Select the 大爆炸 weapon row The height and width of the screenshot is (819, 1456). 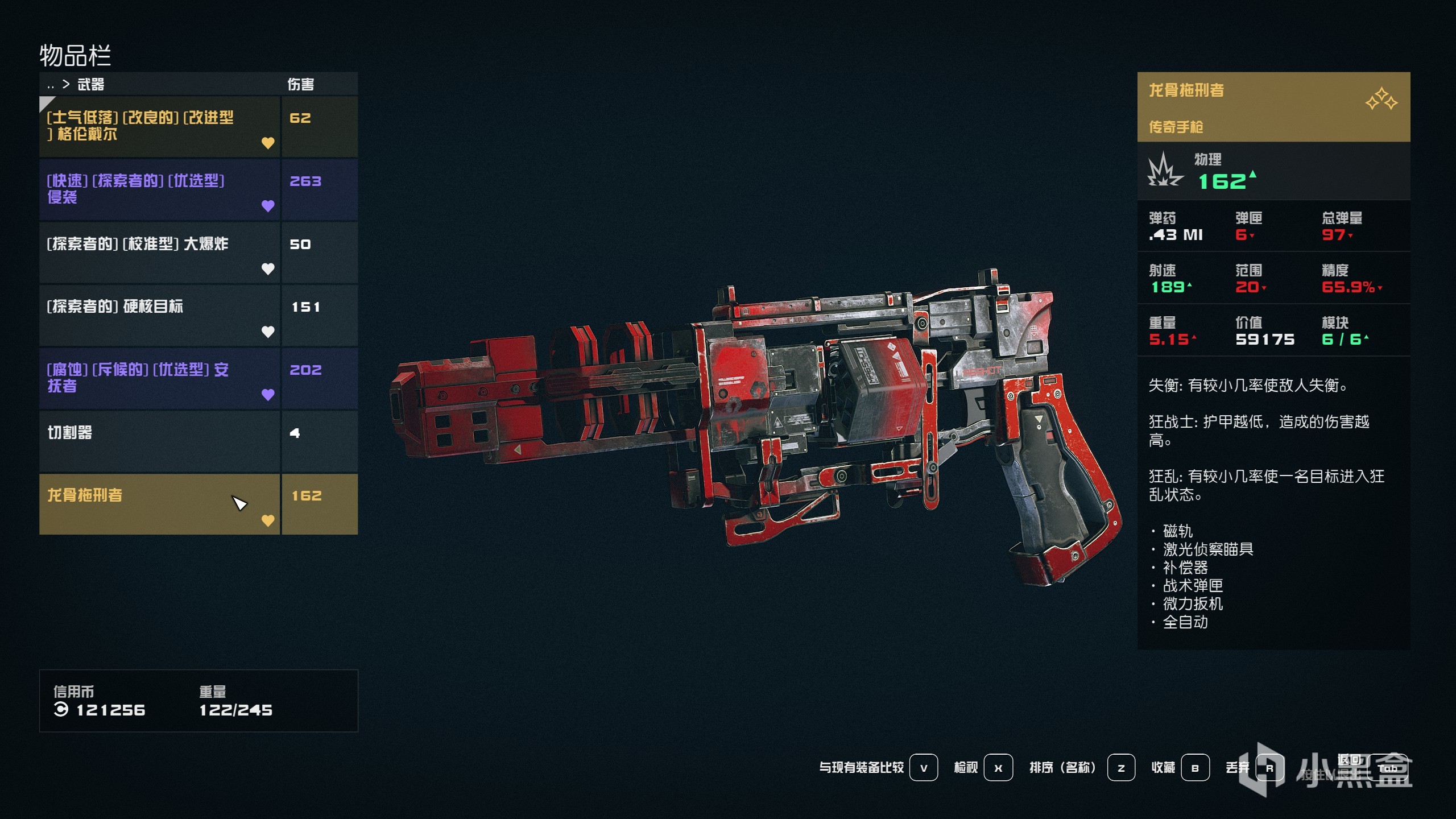coord(159,252)
